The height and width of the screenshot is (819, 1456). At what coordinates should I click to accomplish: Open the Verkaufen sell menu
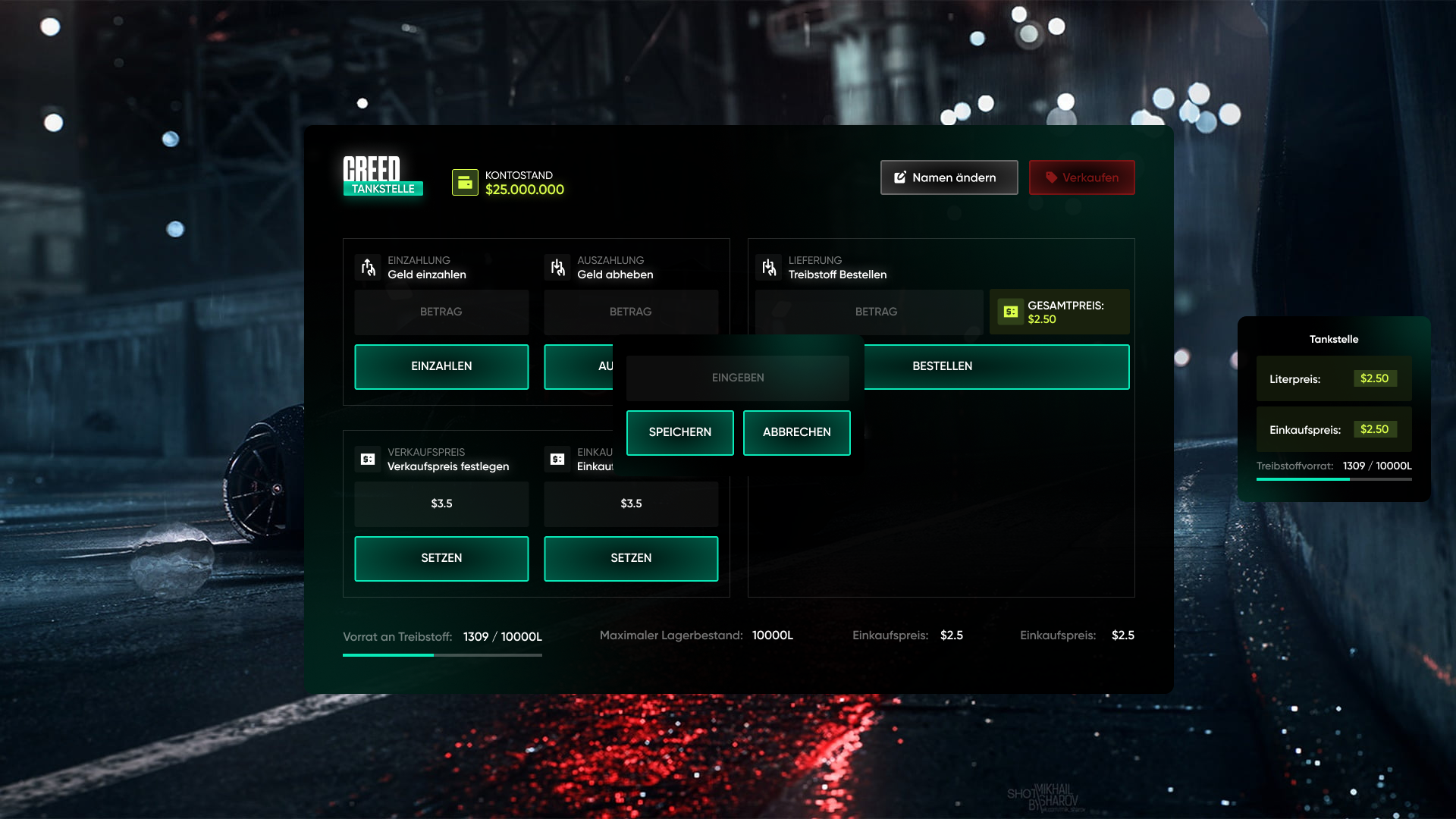pos(1082,177)
